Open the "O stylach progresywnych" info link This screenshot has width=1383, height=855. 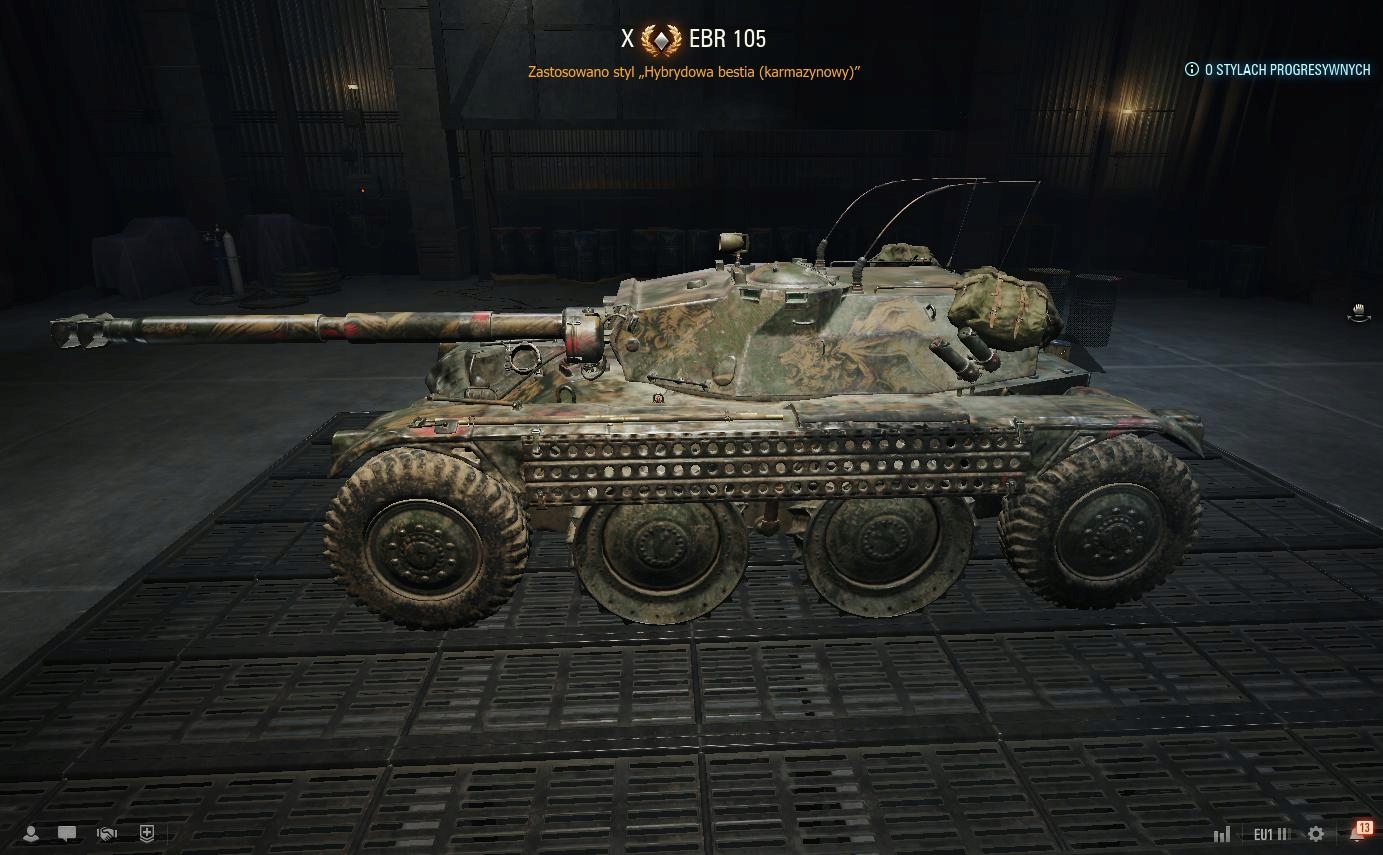pyautogui.click(x=1277, y=70)
